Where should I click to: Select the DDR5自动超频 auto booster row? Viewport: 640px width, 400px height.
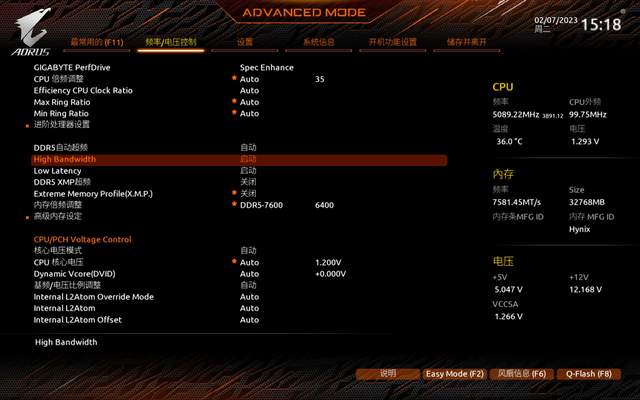[x=61, y=147]
